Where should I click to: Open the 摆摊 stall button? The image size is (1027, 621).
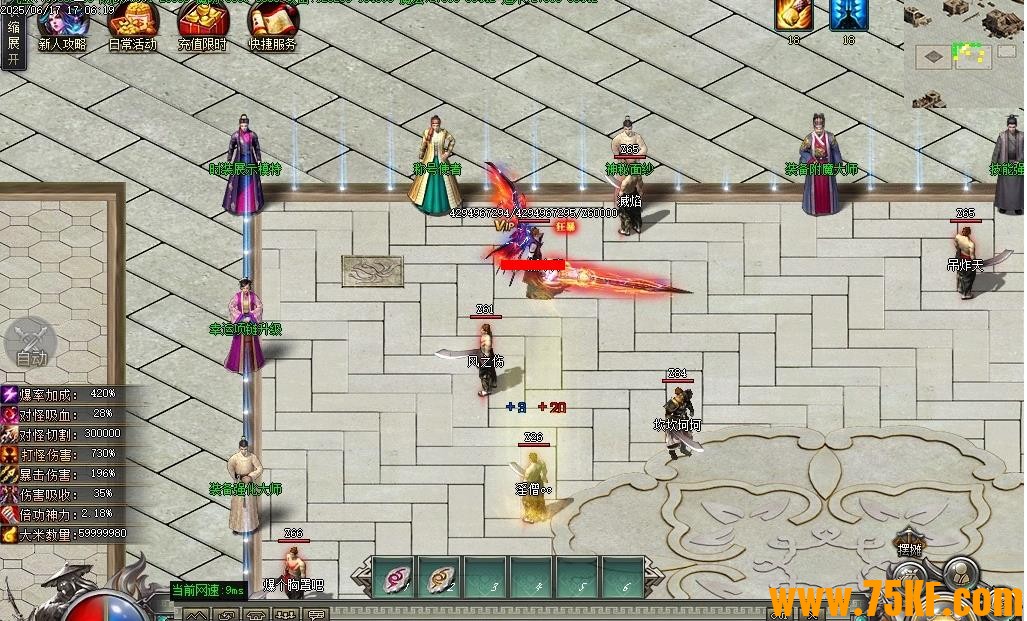click(x=910, y=545)
